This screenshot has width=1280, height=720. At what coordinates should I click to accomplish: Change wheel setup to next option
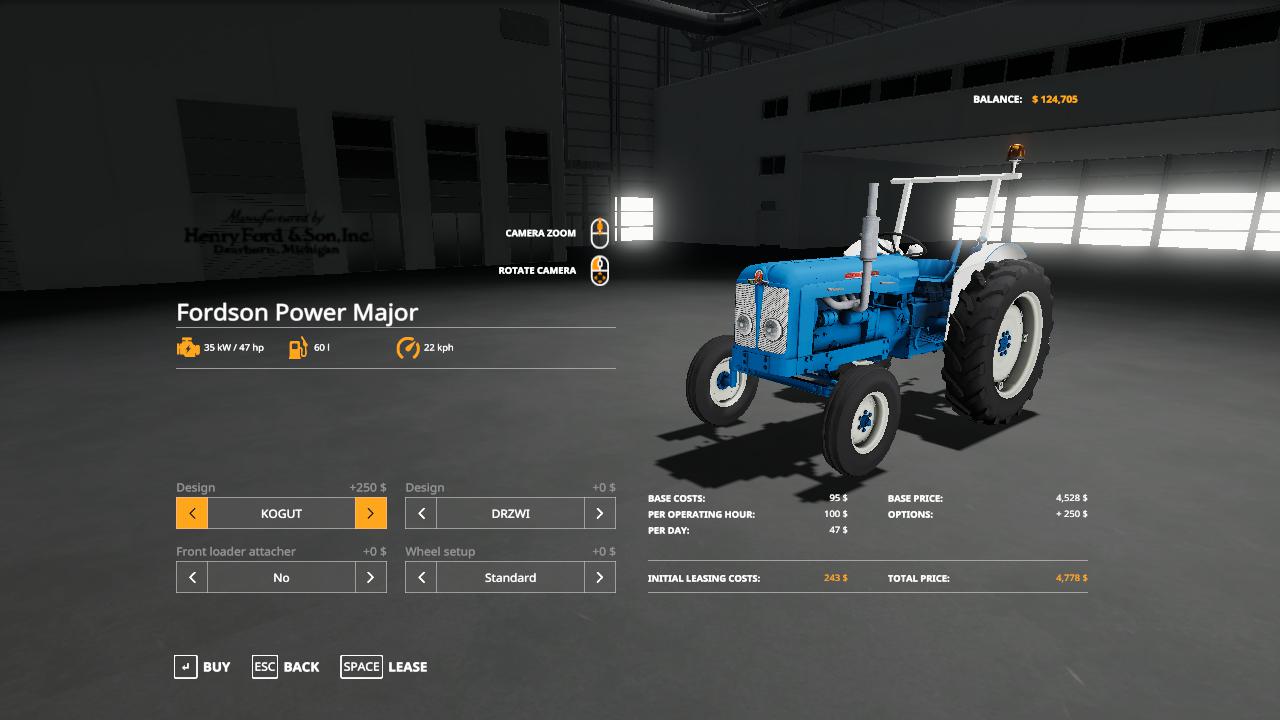point(599,578)
